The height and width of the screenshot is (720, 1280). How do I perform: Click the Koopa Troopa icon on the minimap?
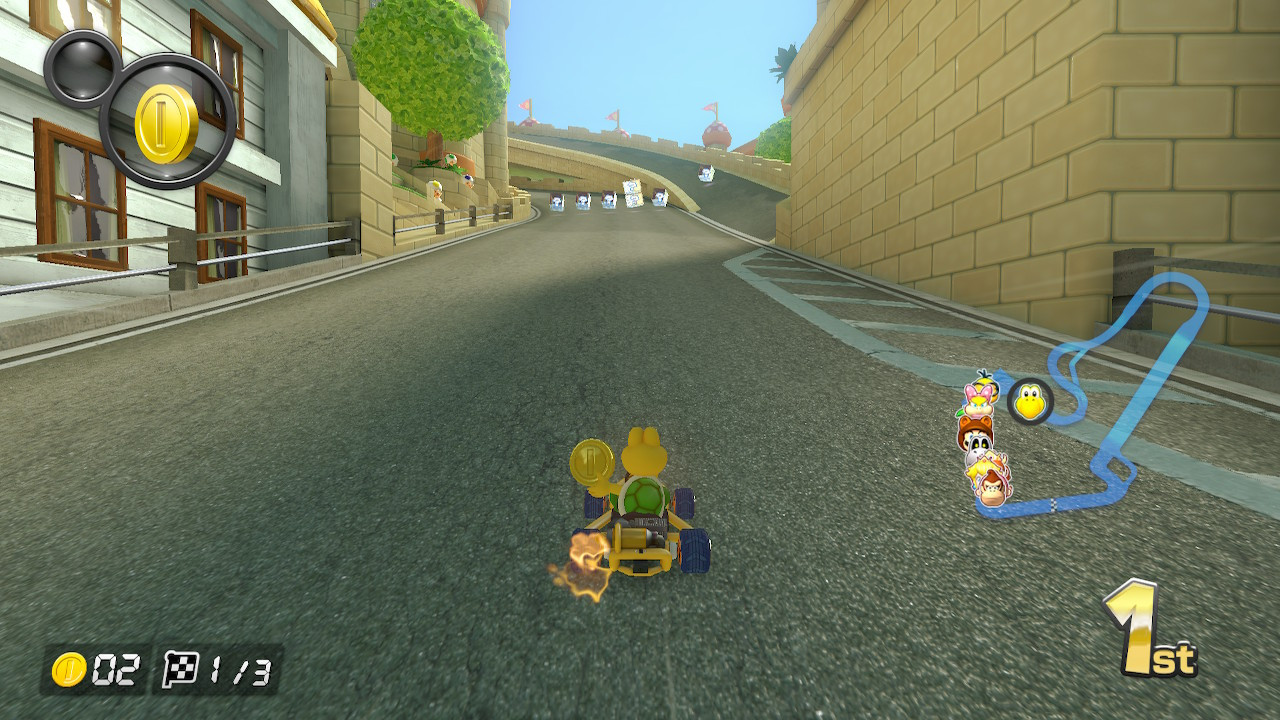[x=1029, y=401]
